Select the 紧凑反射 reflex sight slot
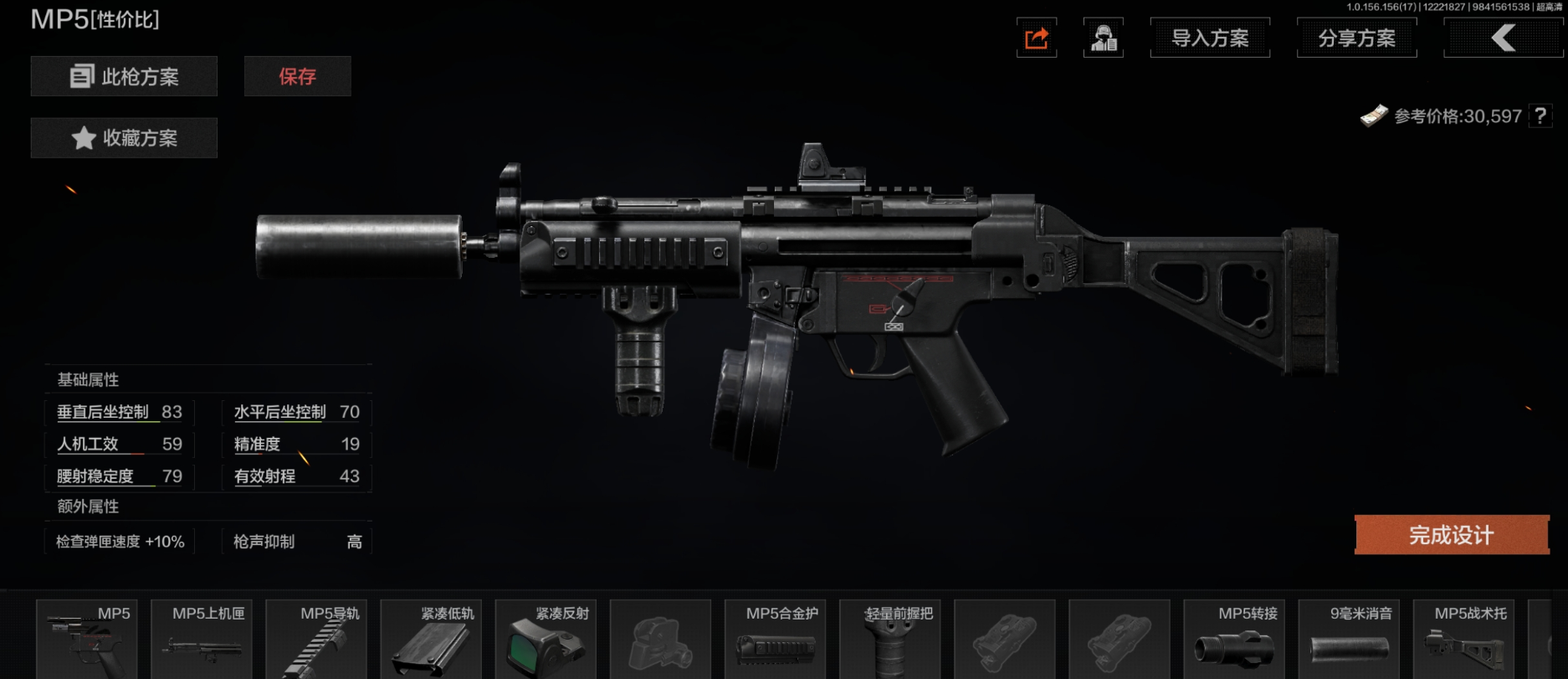Image resolution: width=1568 pixels, height=679 pixels. (x=546, y=640)
